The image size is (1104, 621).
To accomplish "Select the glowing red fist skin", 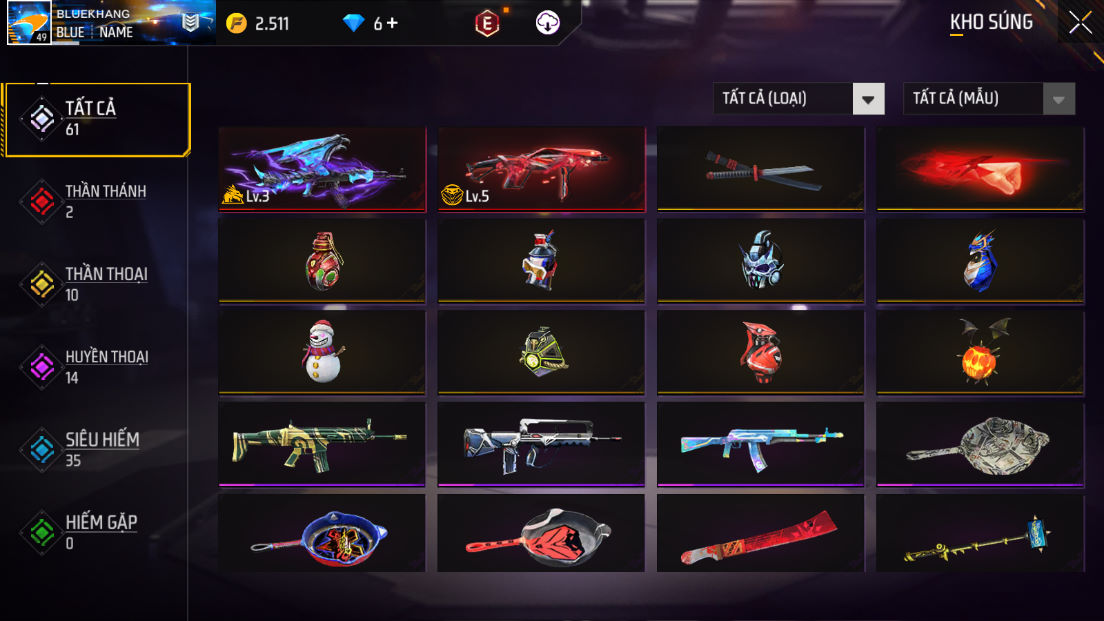I will click(980, 168).
